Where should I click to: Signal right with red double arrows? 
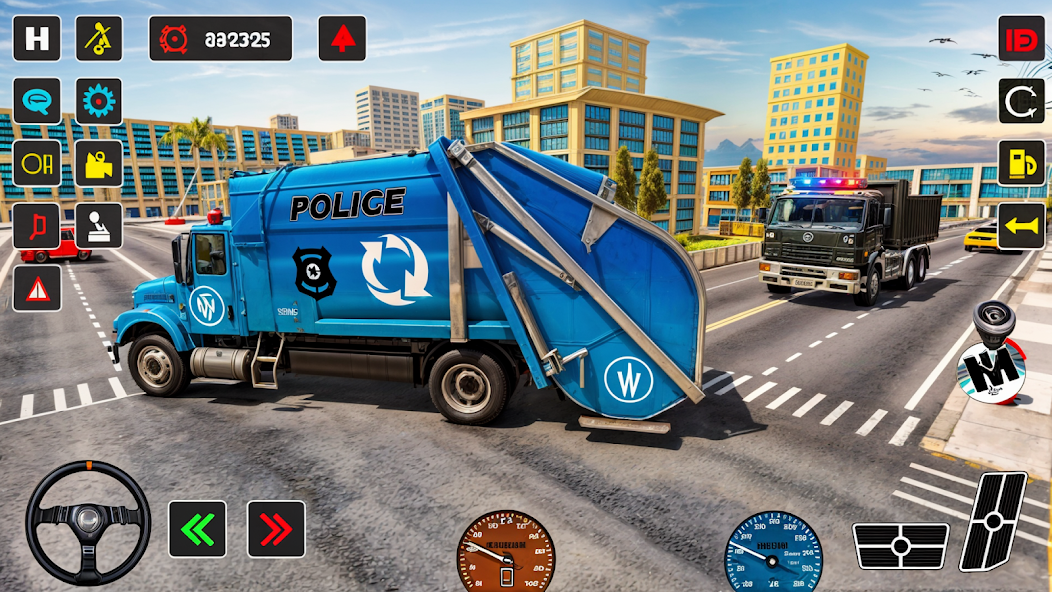pyautogui.click(x=276, y=529)
